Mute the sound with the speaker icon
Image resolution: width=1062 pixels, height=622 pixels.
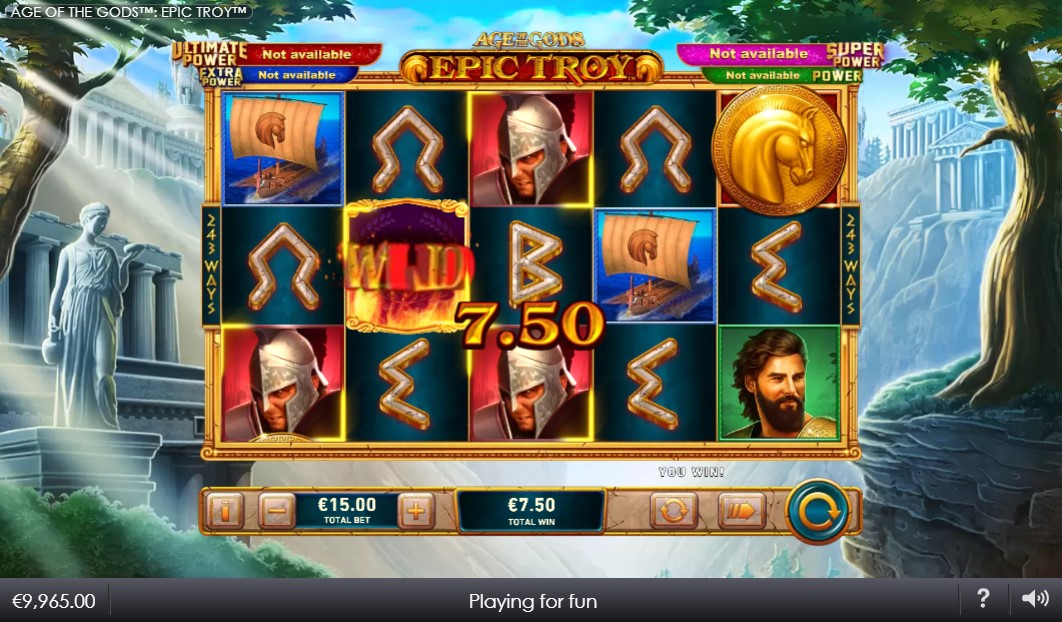click(1035, 599)
